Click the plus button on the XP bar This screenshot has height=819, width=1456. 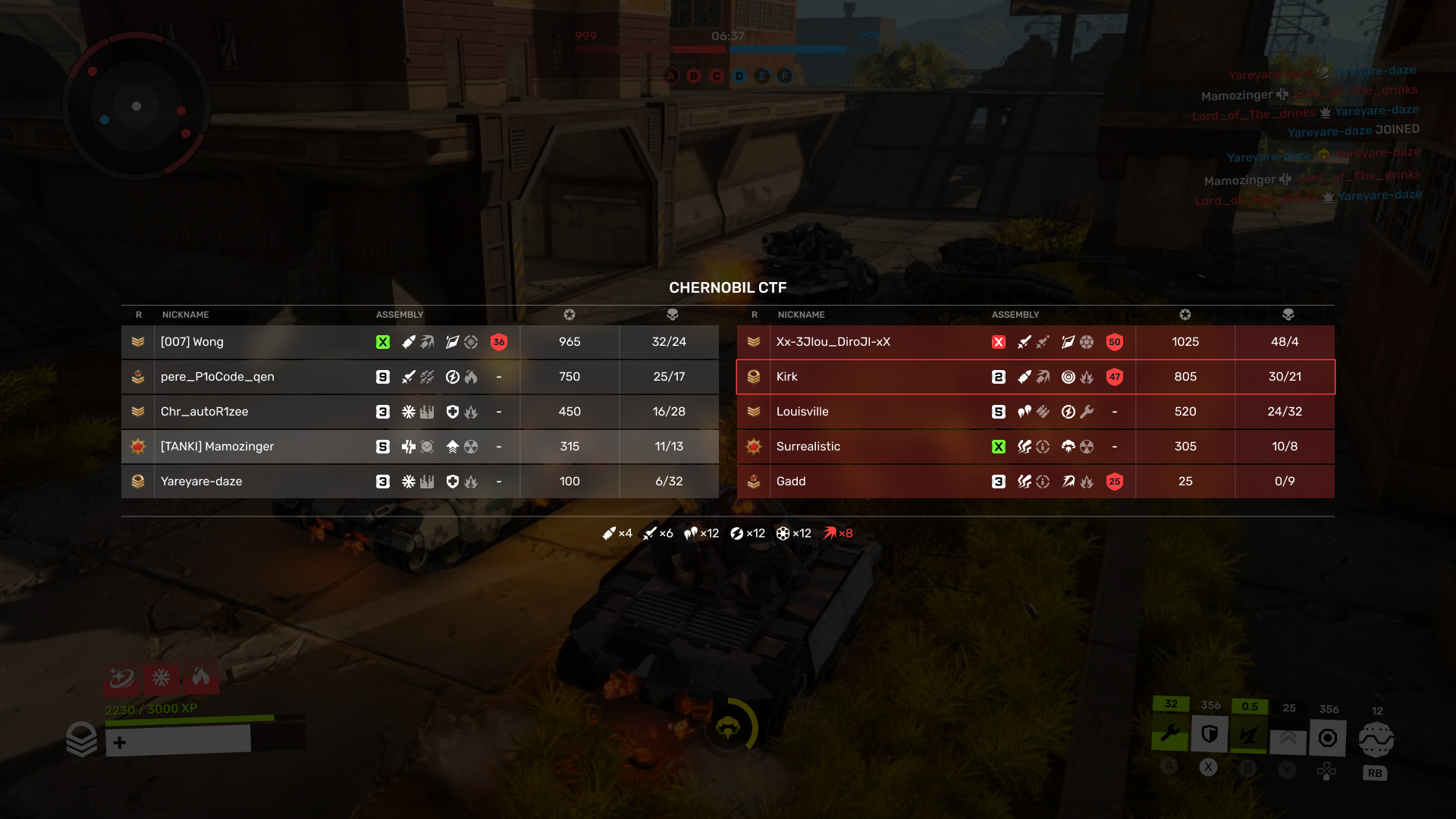click(x=120, y=742)
